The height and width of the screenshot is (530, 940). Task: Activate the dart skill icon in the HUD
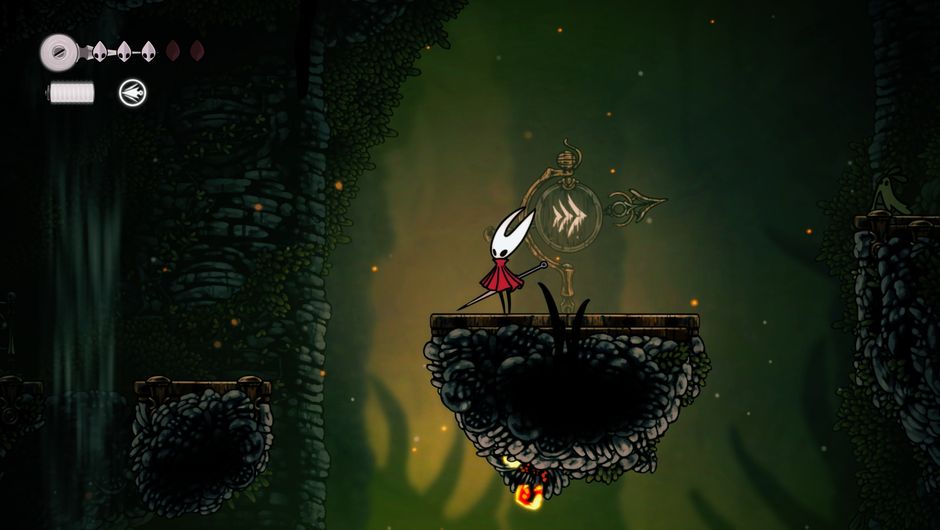pyautogui.click(x=132, y=93)
